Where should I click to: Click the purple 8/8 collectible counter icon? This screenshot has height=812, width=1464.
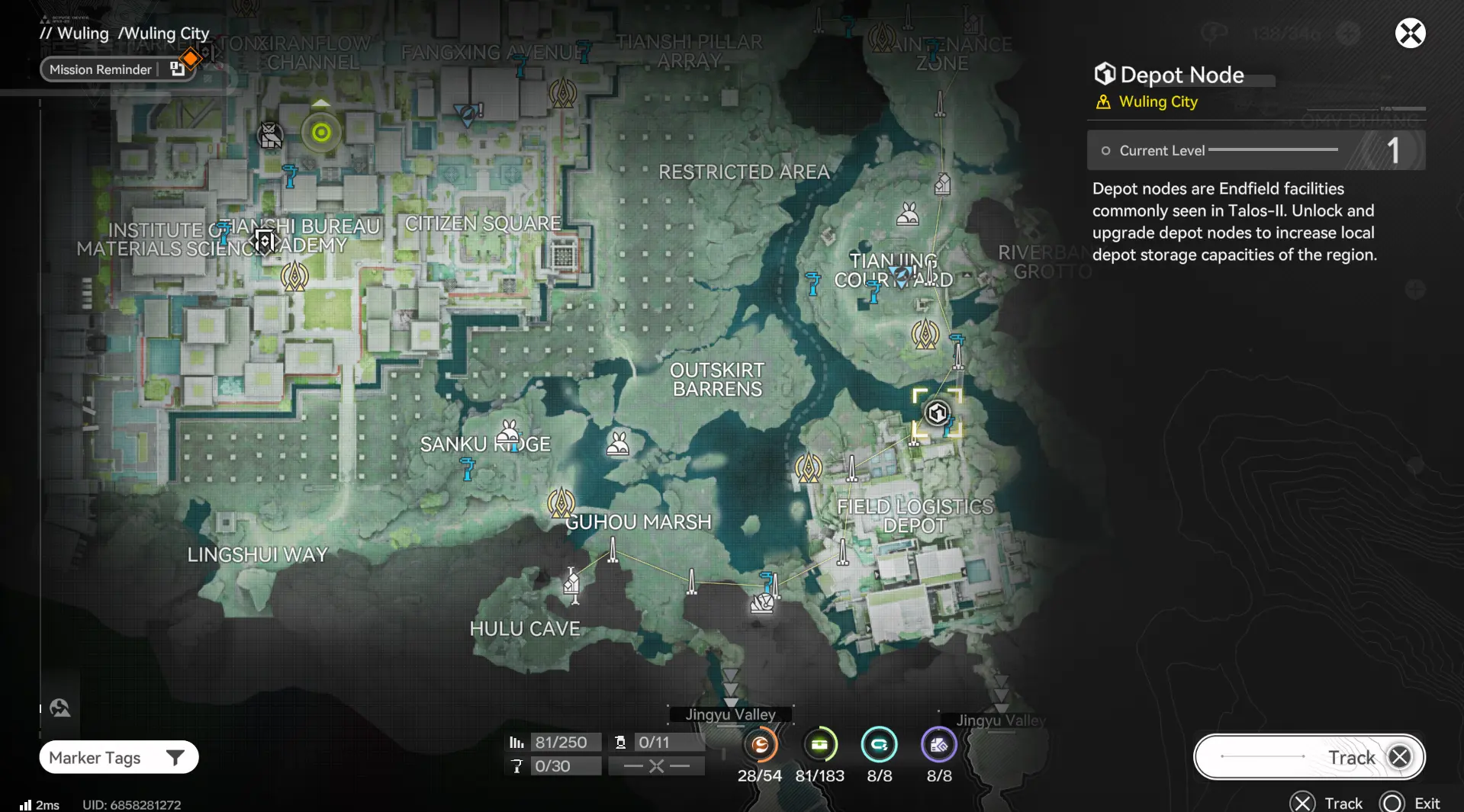(x=938, y=745)
